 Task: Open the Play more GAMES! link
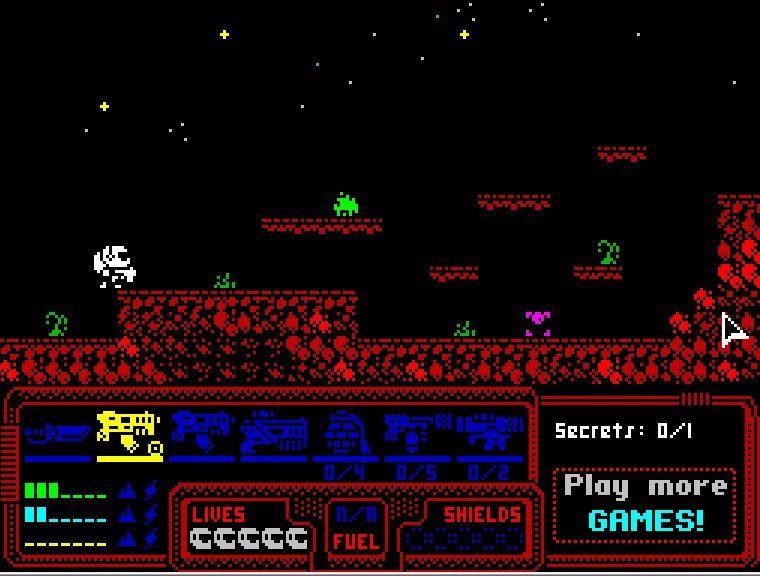(x=645, y=503)
